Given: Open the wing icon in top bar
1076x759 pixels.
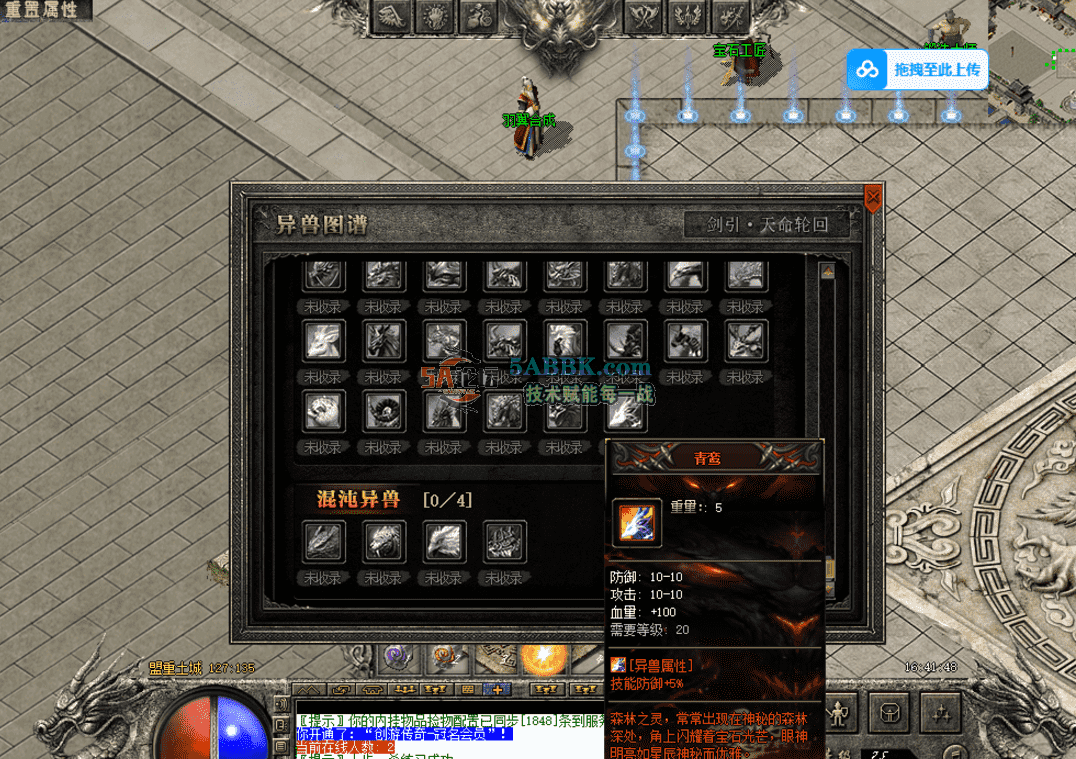Looking at the screenshot, I should (393, 17).
